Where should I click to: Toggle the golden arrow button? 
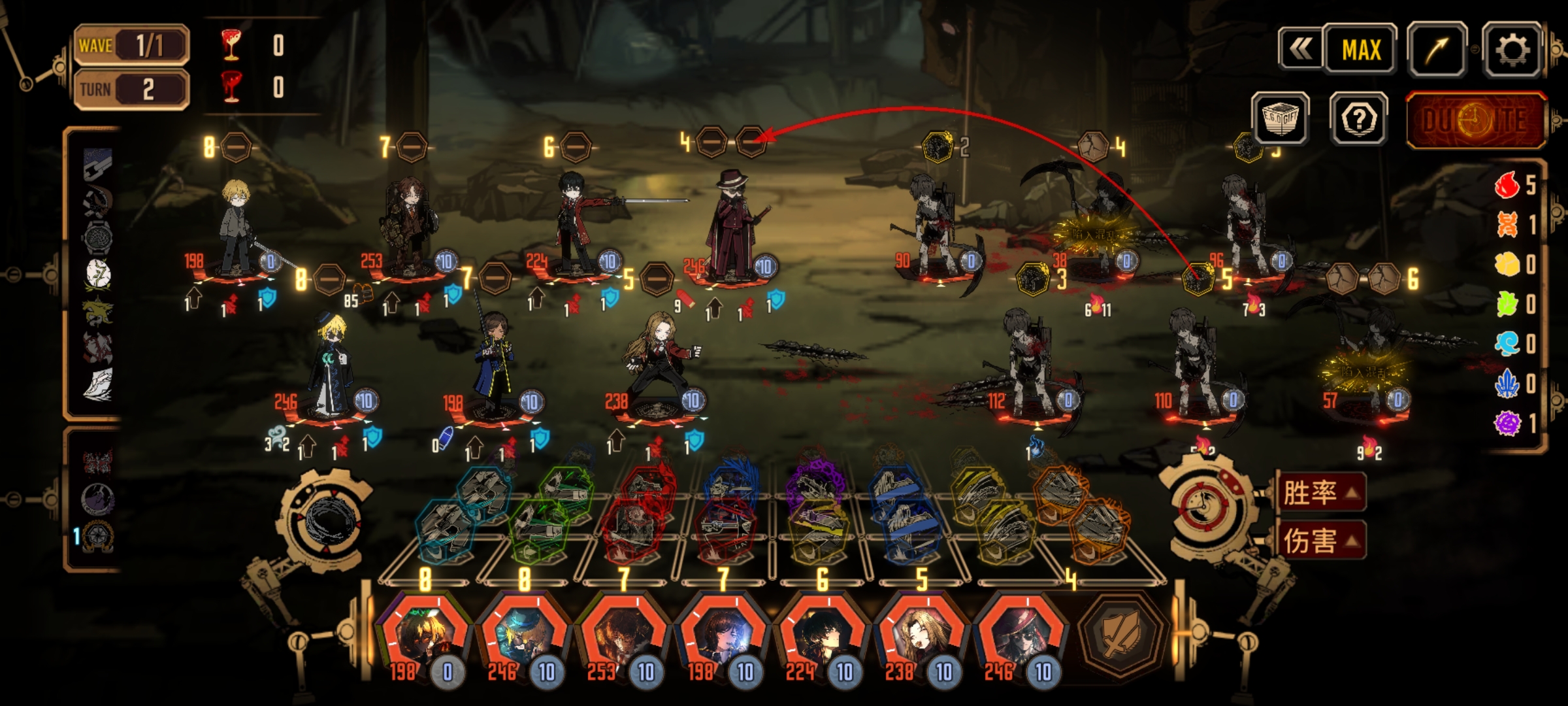pyautogui.click(x=1437, y=50)
